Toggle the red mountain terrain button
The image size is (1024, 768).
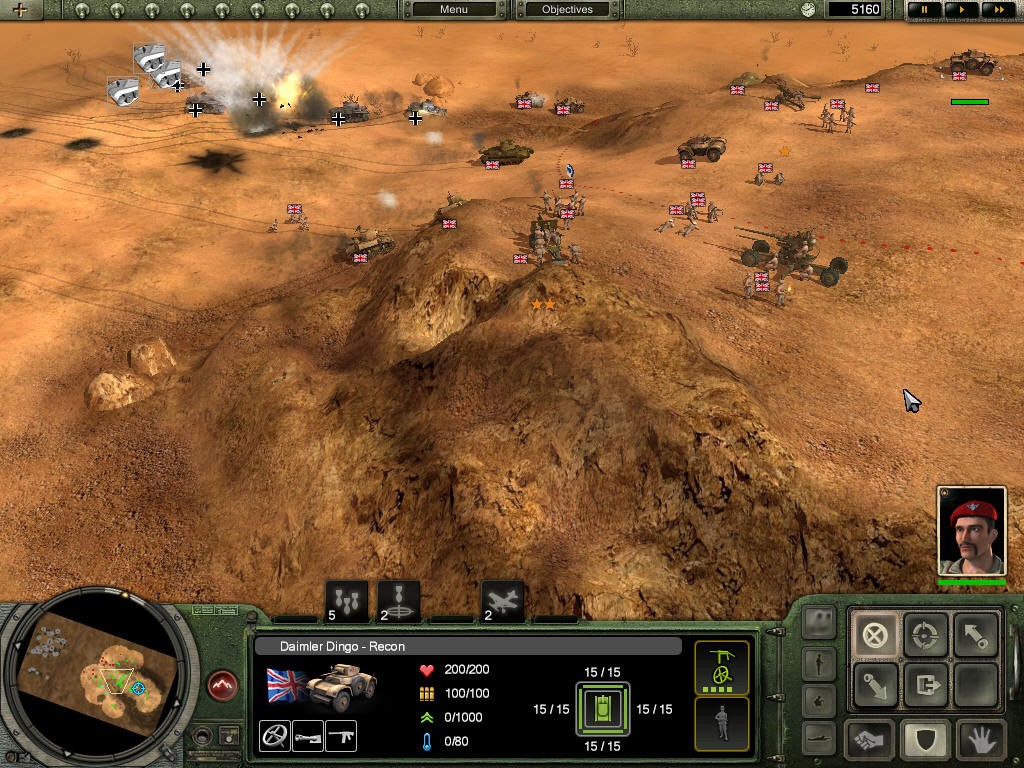223,685
